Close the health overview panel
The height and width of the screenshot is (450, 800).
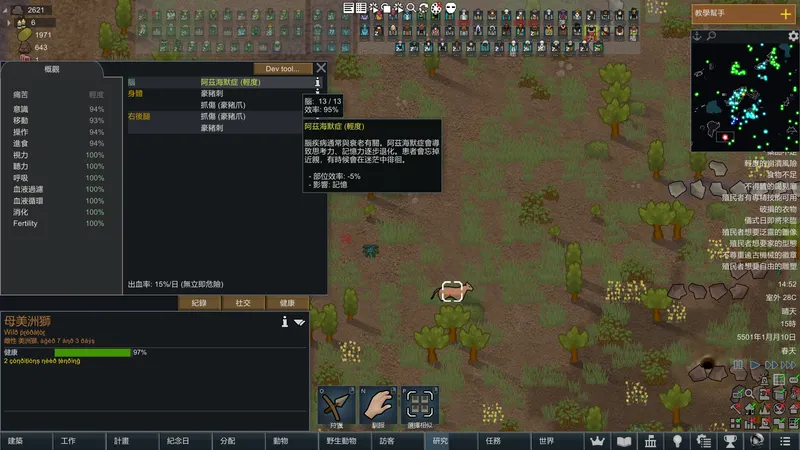321,69
